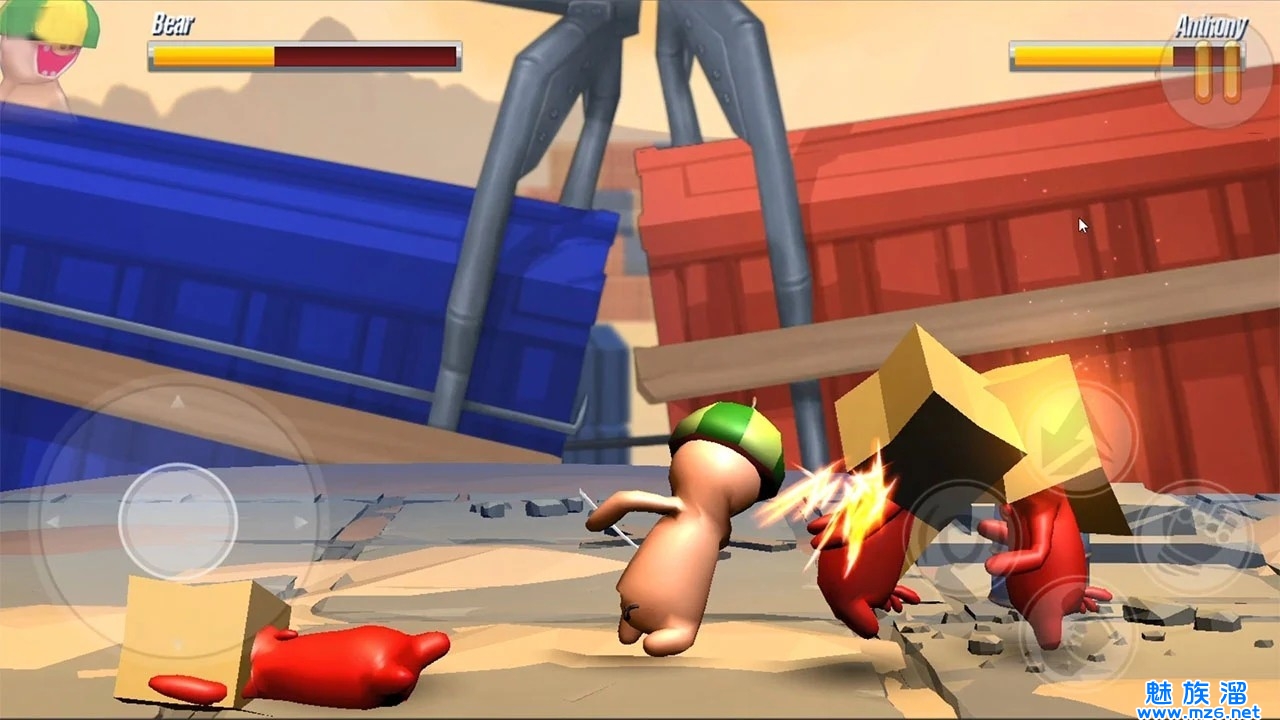1280x720 pixels.
Task: Tap the virtual joystick center knob
Action: coord(178,521)
